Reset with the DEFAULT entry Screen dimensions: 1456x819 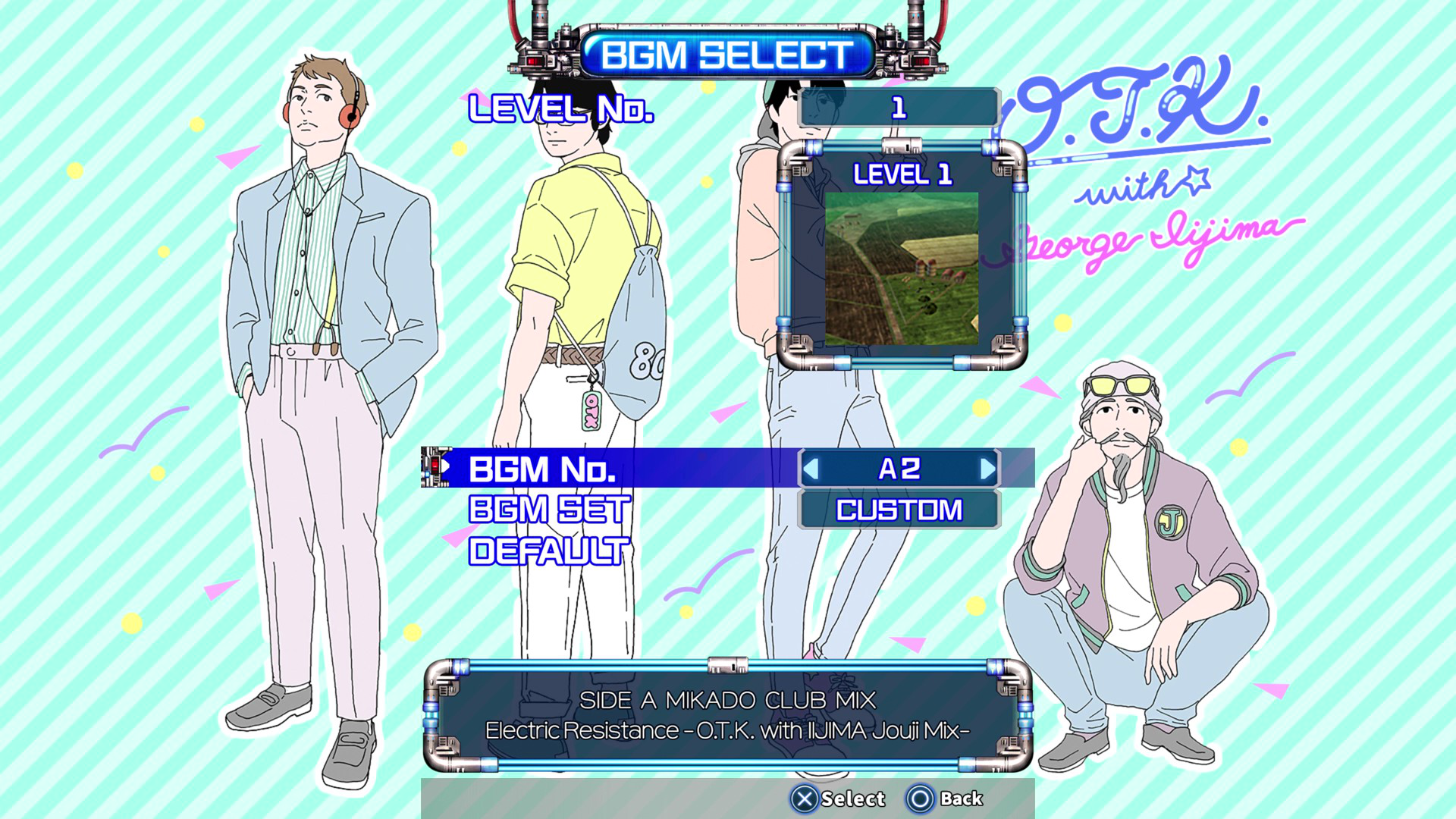pos(549,551)
